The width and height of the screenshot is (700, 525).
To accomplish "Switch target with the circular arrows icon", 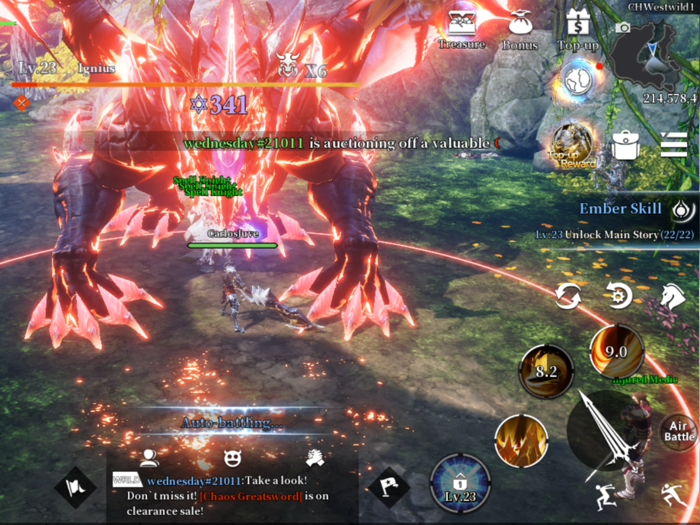I will pos(568,295).
